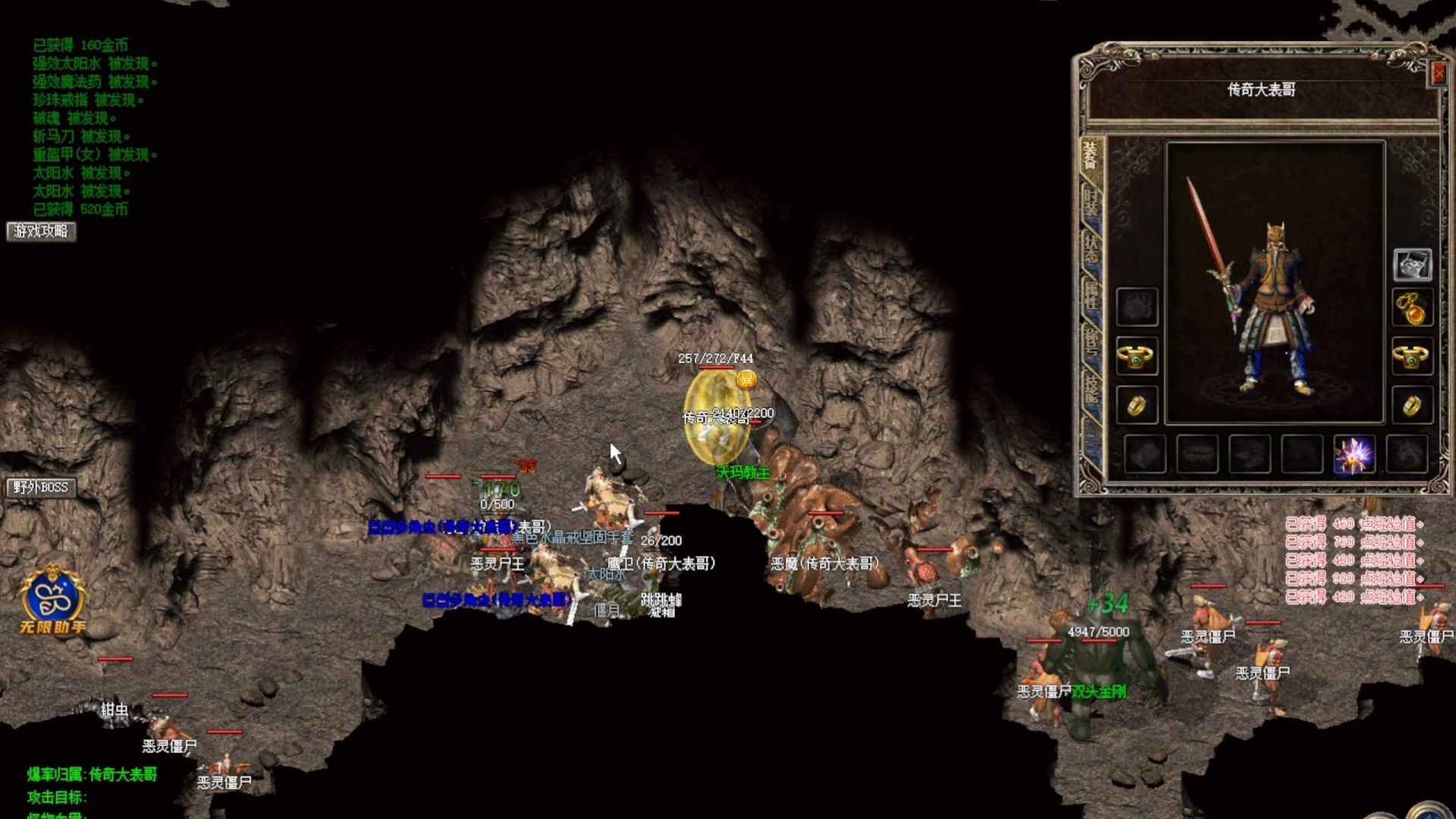This screenshot has height=819, width=1456.
Task: Select the right green-gem bracelet slot
Action: 1411,356
